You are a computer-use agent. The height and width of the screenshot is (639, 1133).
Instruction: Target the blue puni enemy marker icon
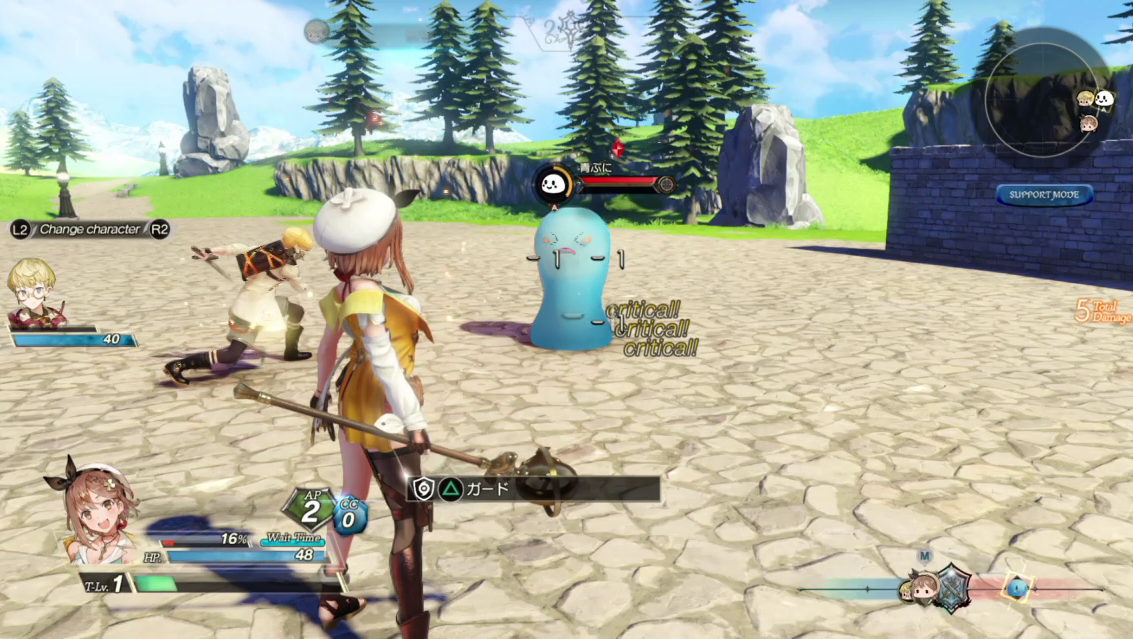(x=552, y=184)
